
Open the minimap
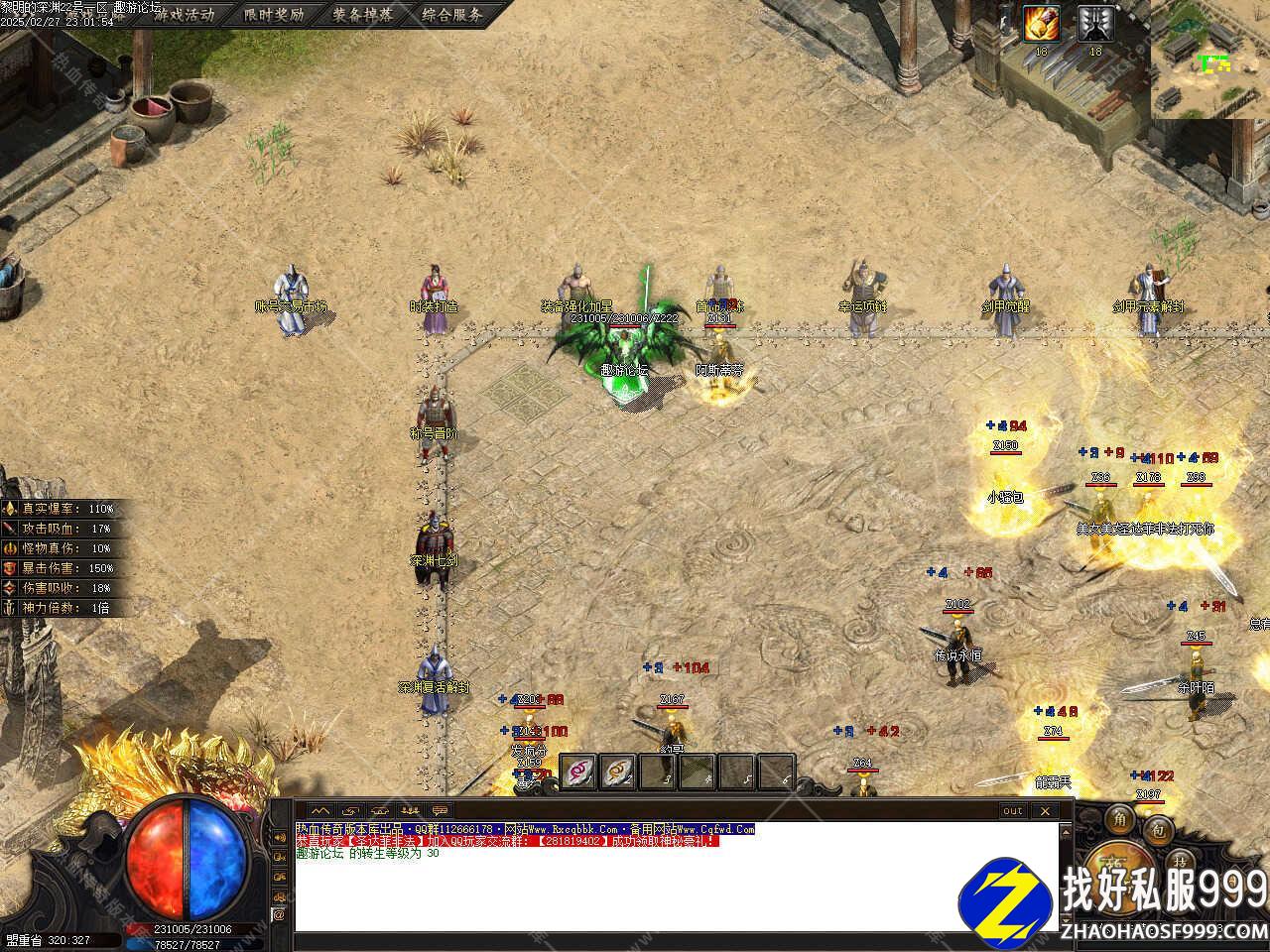[x=1210, y=59]
